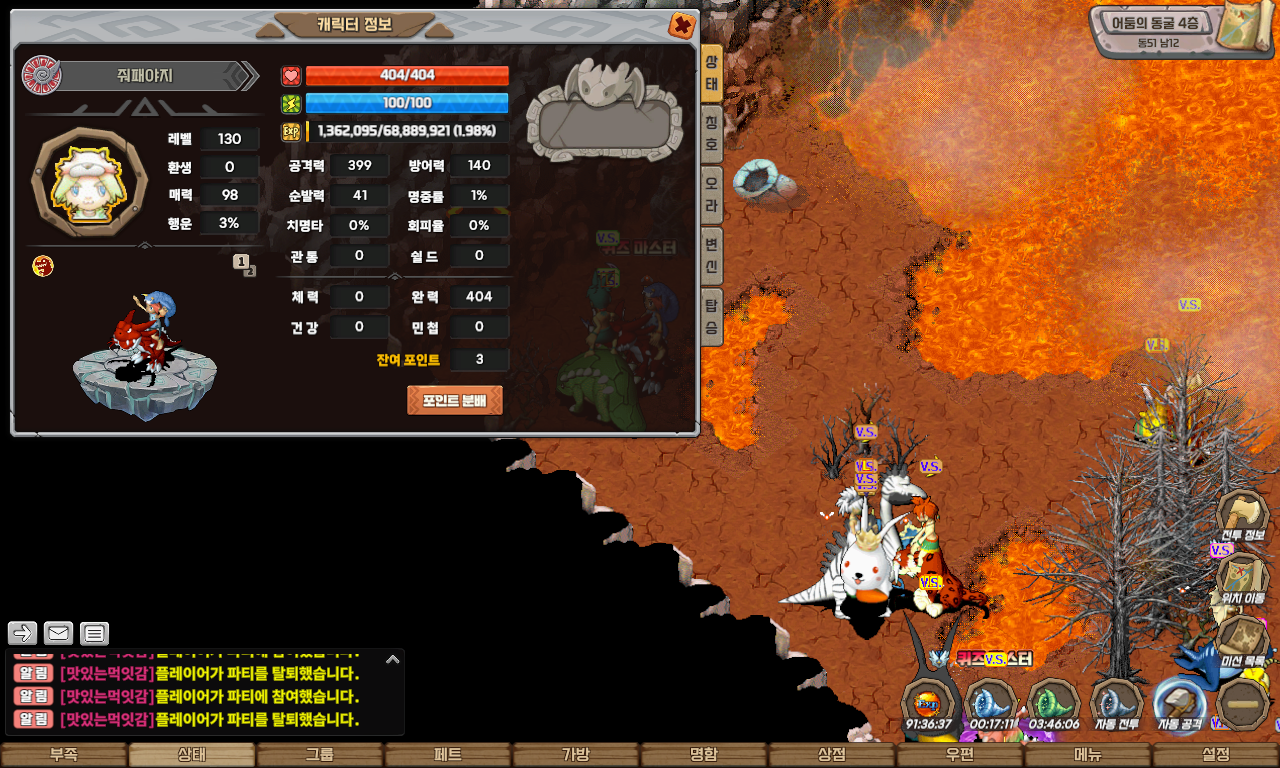1280x768 pixels.
Task: Open the 페트 menu
Action: 448,755
